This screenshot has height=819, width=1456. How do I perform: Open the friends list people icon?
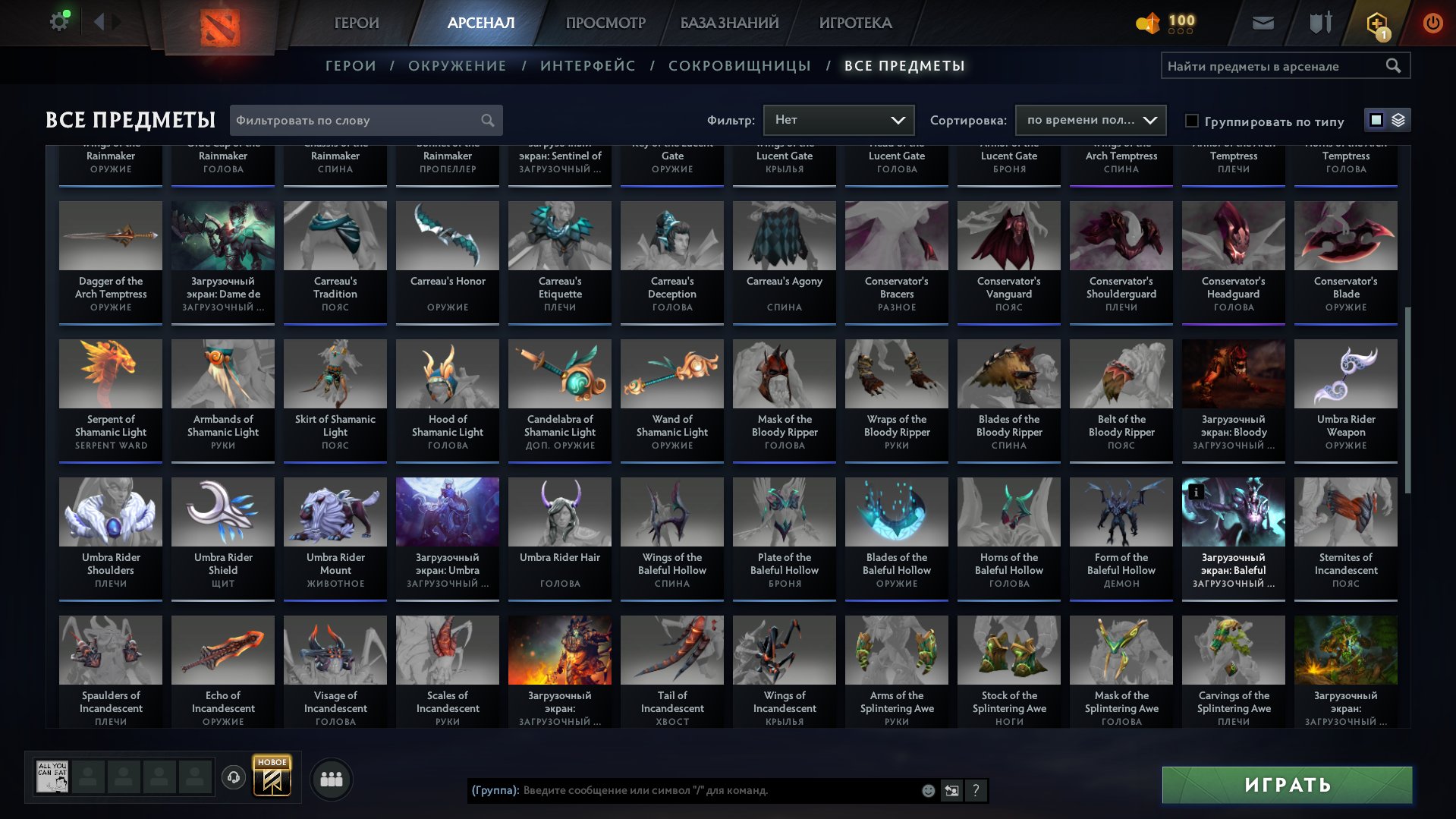(330, 778)
